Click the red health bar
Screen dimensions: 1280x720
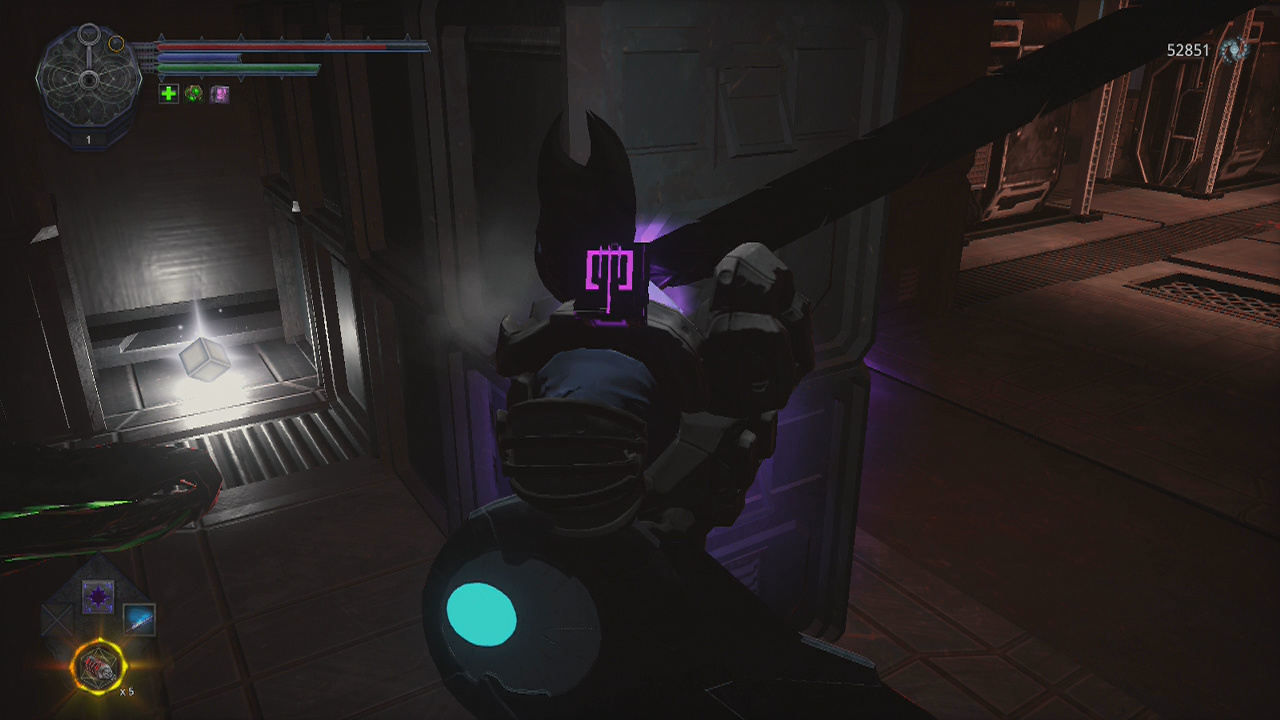point(270,46)
